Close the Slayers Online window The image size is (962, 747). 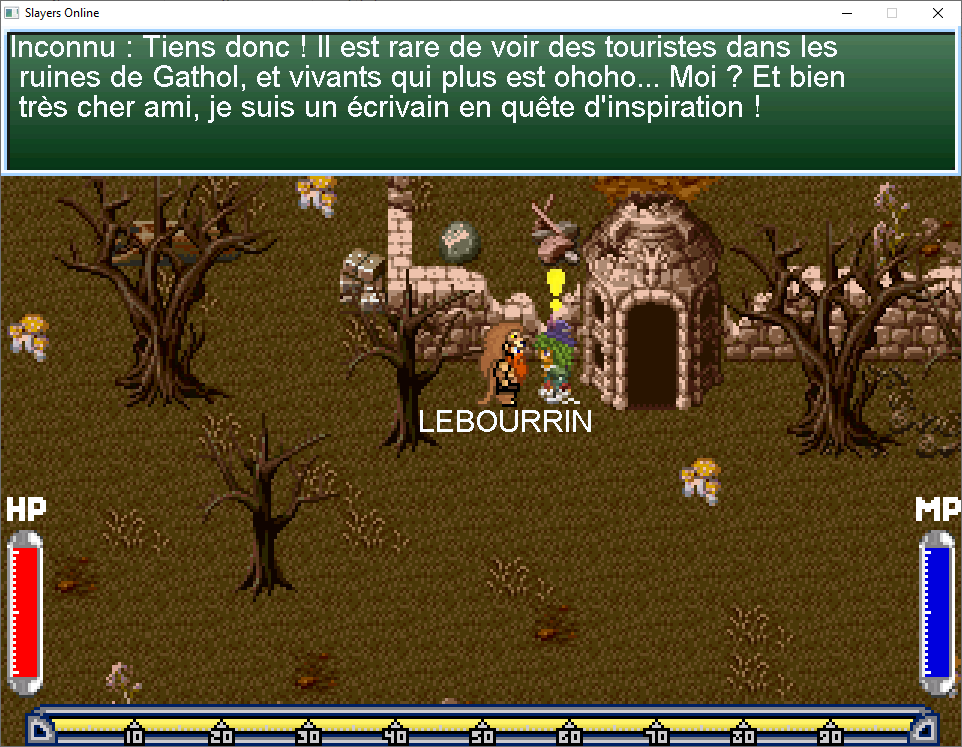[x=937, y=14]
